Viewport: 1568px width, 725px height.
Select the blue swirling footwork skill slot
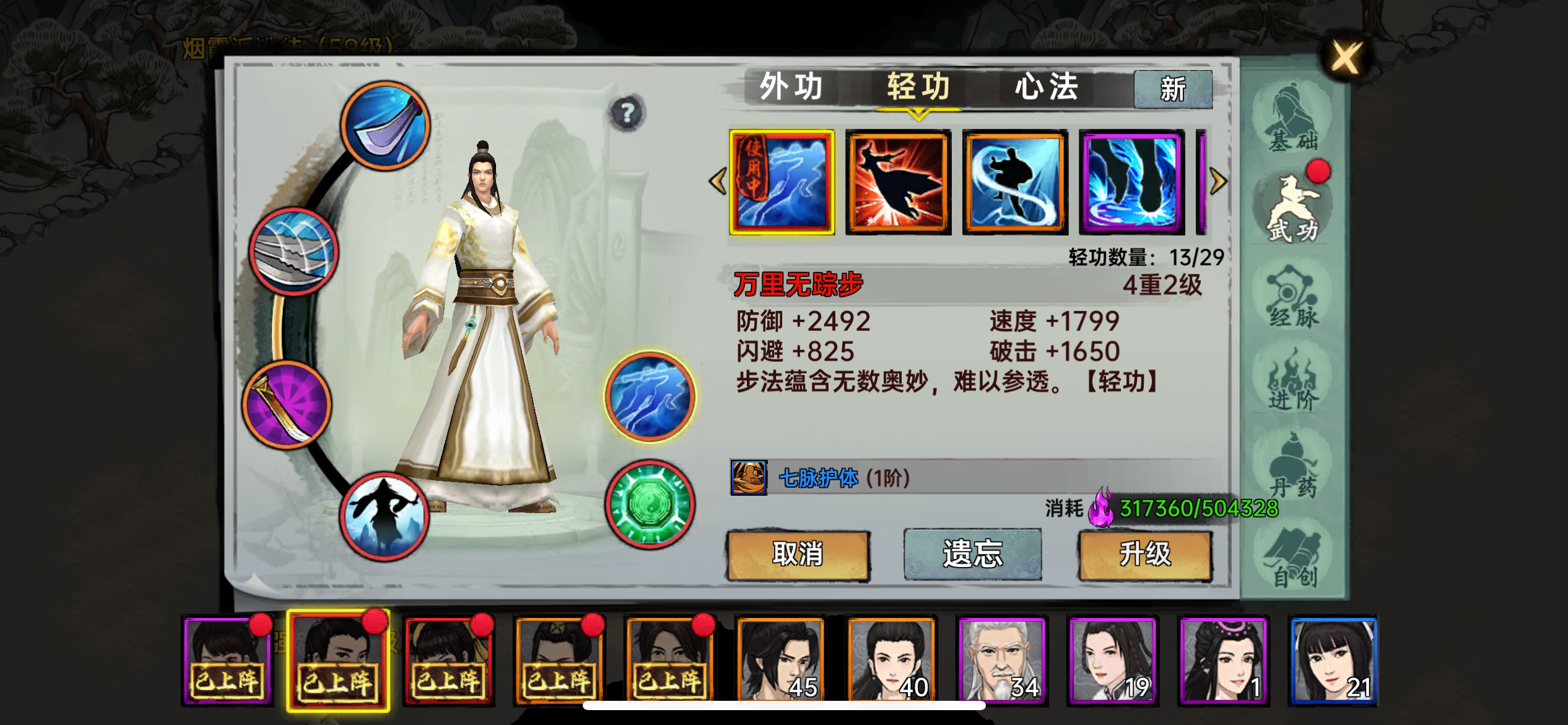coord(1012,182)
